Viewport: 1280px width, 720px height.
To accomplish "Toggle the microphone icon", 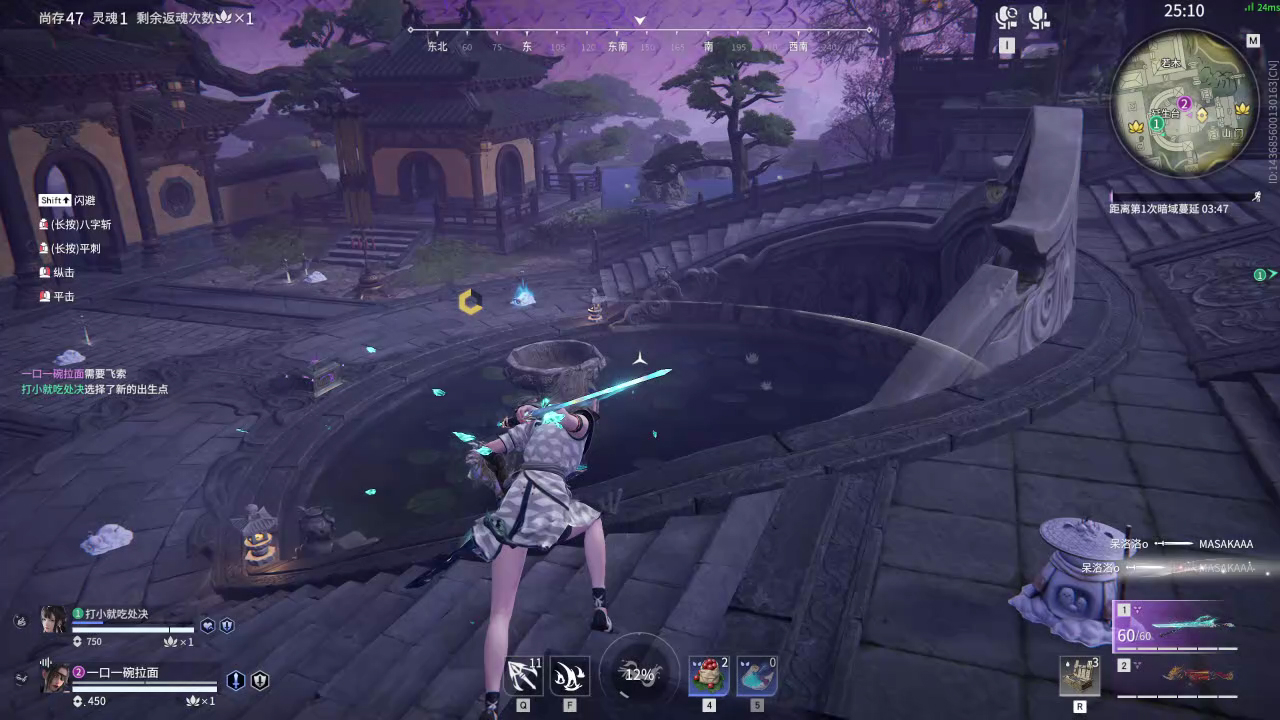I will (x=1039, y=18).
